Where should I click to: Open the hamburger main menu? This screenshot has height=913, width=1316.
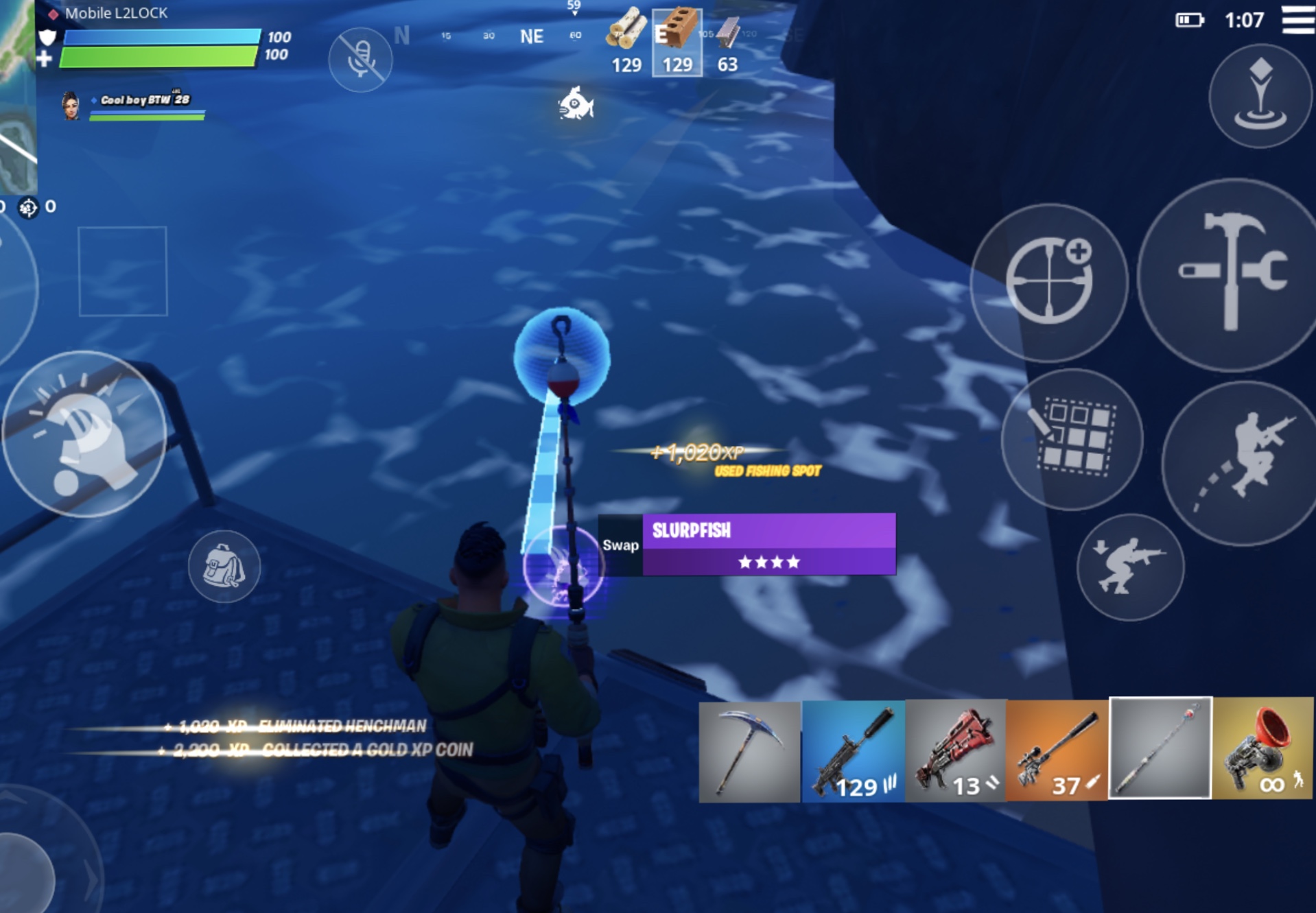click(1297, 19)
